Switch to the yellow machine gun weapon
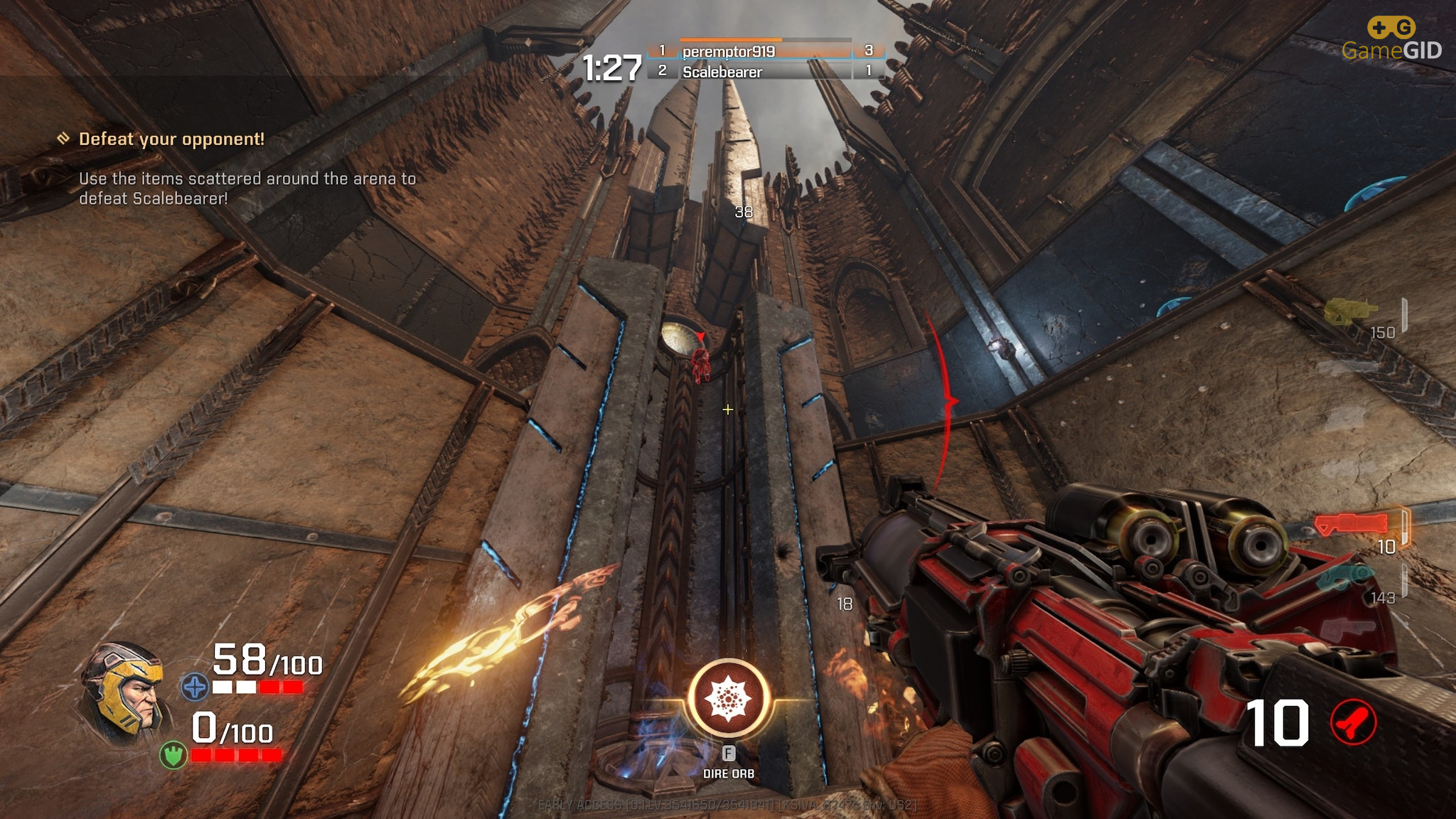The height and width of the screenshot is (819, 1456). click(1349, 312)
